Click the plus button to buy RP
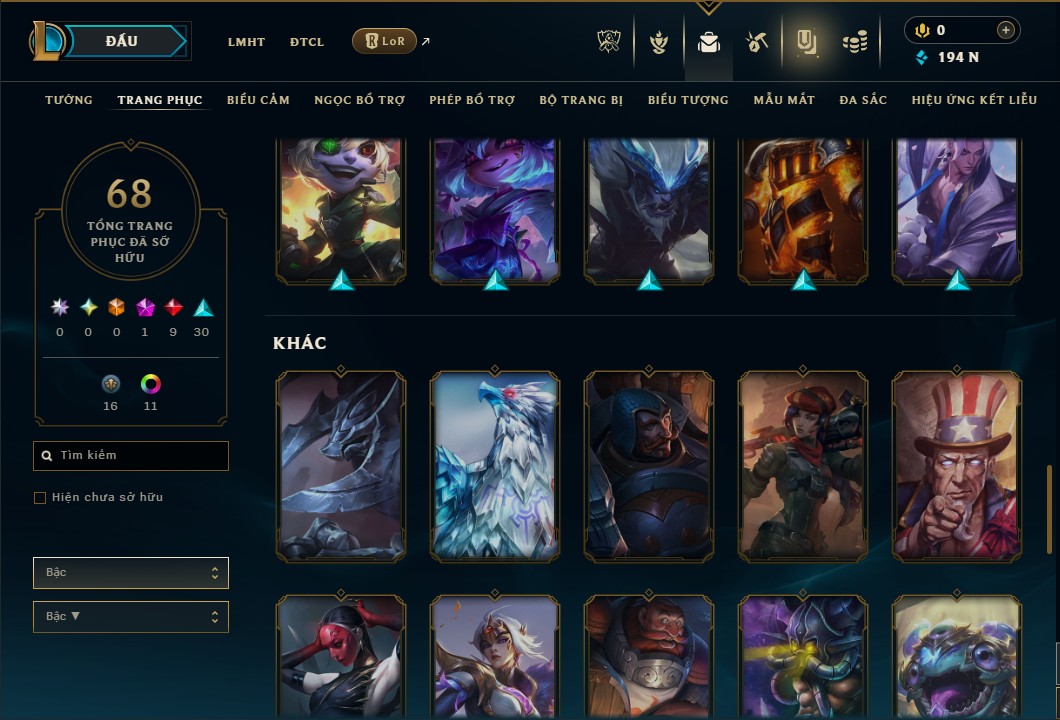1060x720 pixels. click(x=1005, y=30)
